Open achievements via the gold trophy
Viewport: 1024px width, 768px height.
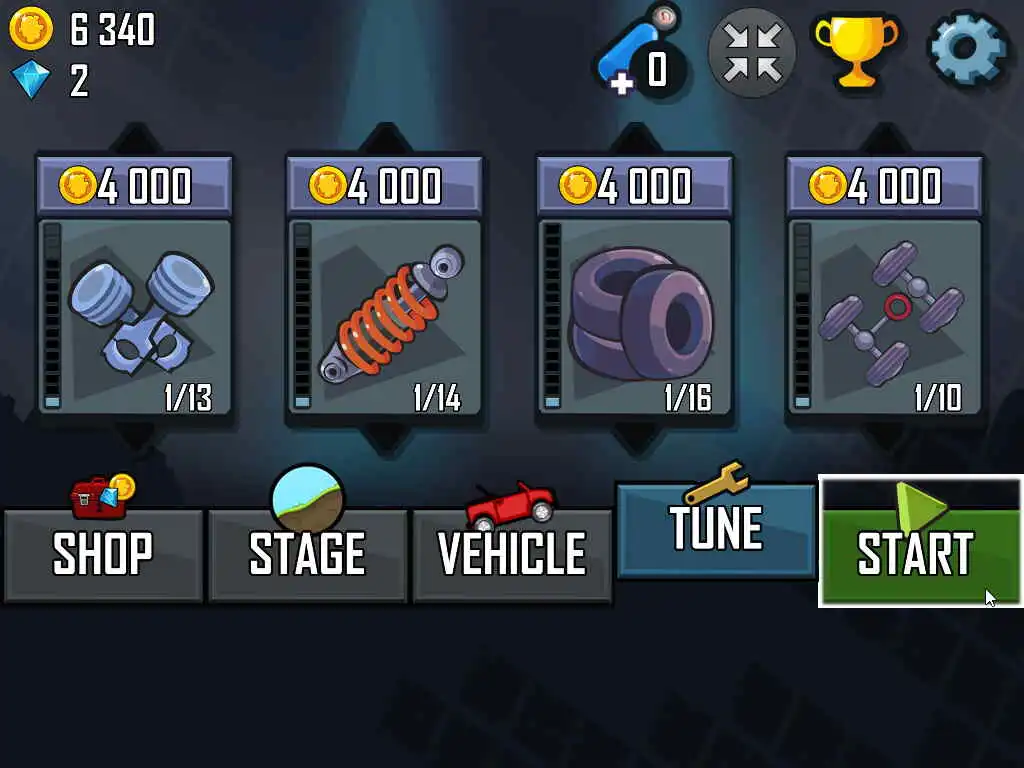click(855, 50)
